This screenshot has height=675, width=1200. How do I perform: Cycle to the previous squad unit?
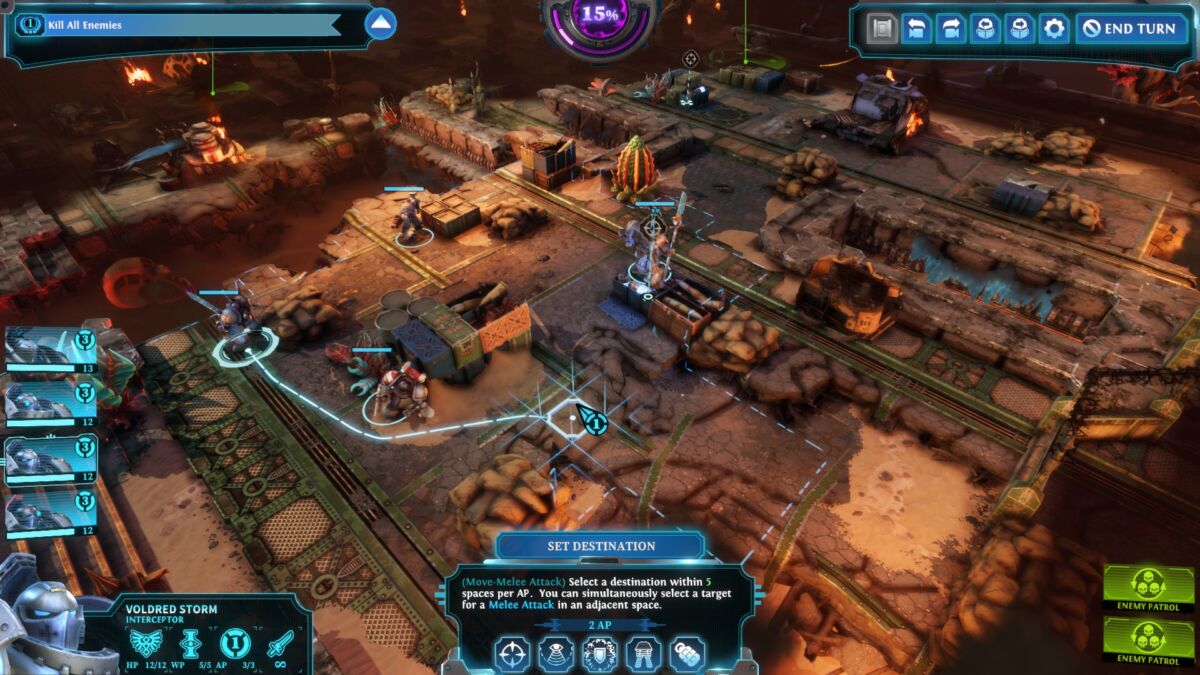coord(985,28)
